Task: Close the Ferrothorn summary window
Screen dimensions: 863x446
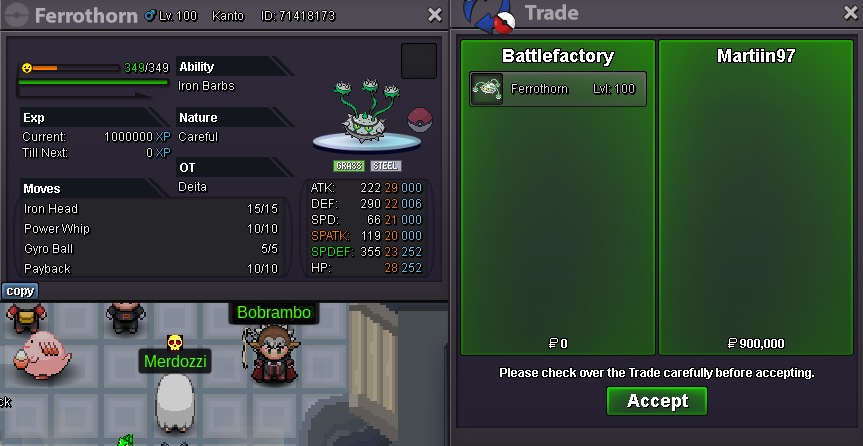Action: click(x=434, y=15)
